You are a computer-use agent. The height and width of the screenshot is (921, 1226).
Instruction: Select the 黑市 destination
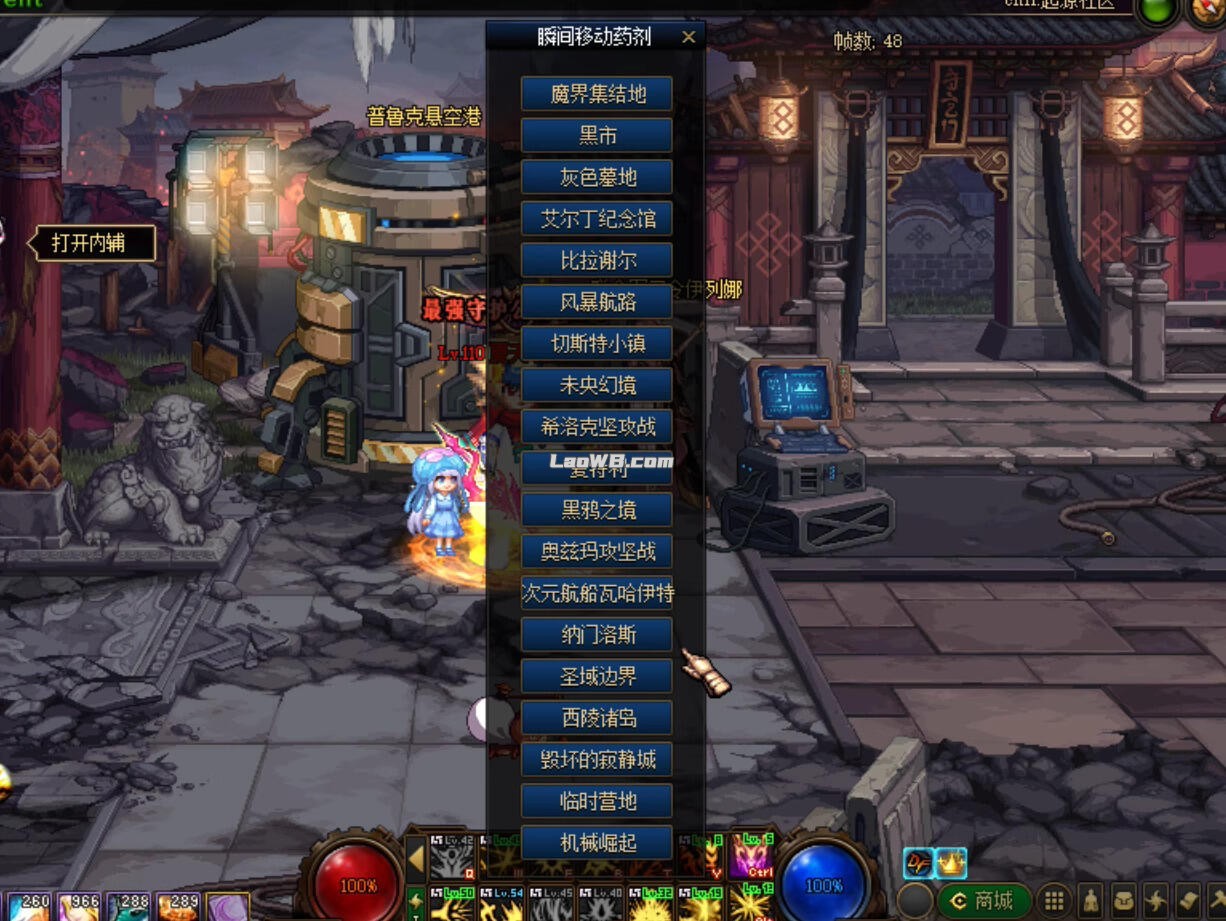point(597,135)
